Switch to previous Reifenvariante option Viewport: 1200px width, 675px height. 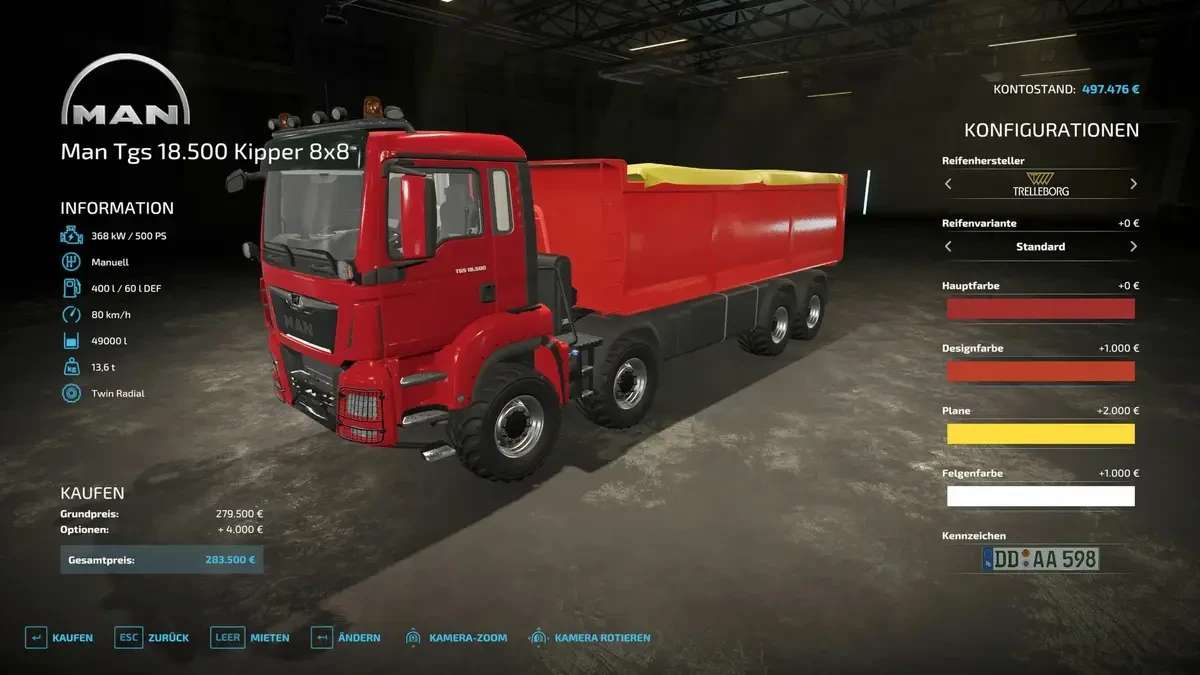coord(948,246)
